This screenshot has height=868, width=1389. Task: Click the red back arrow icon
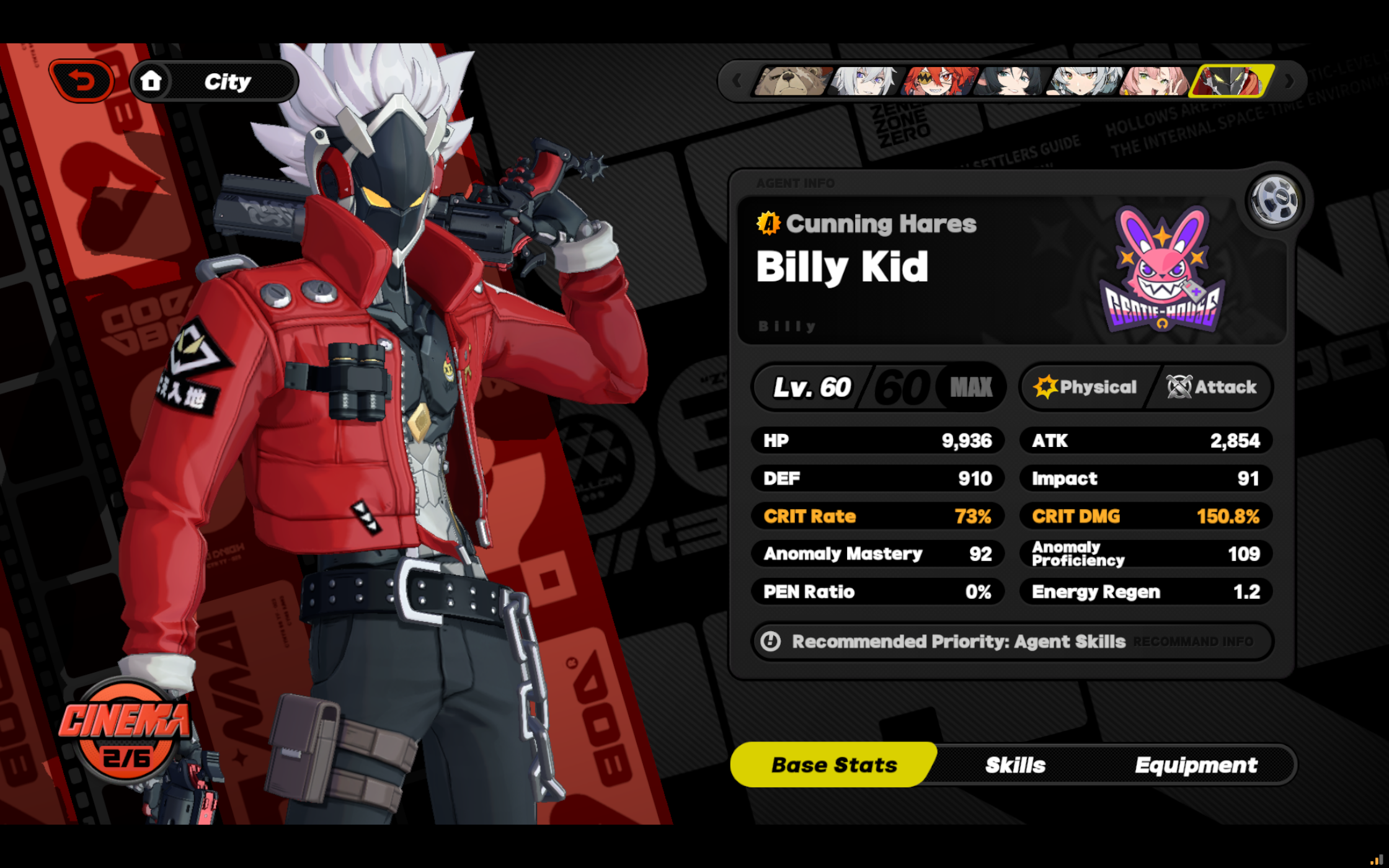[x=82, y=80]
